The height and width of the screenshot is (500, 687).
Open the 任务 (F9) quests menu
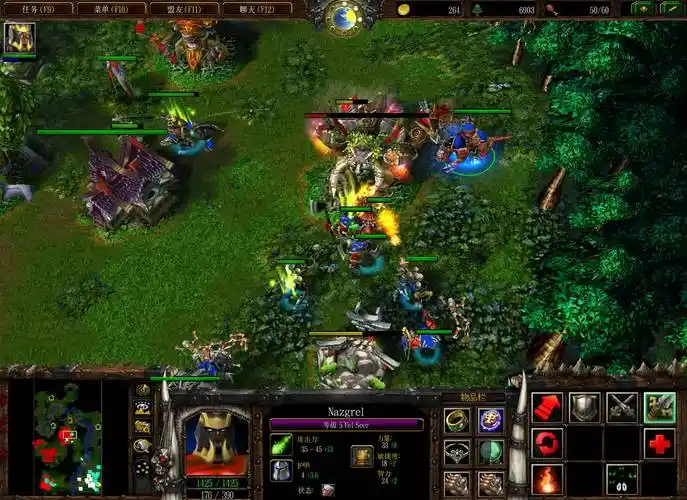point(37,8)
